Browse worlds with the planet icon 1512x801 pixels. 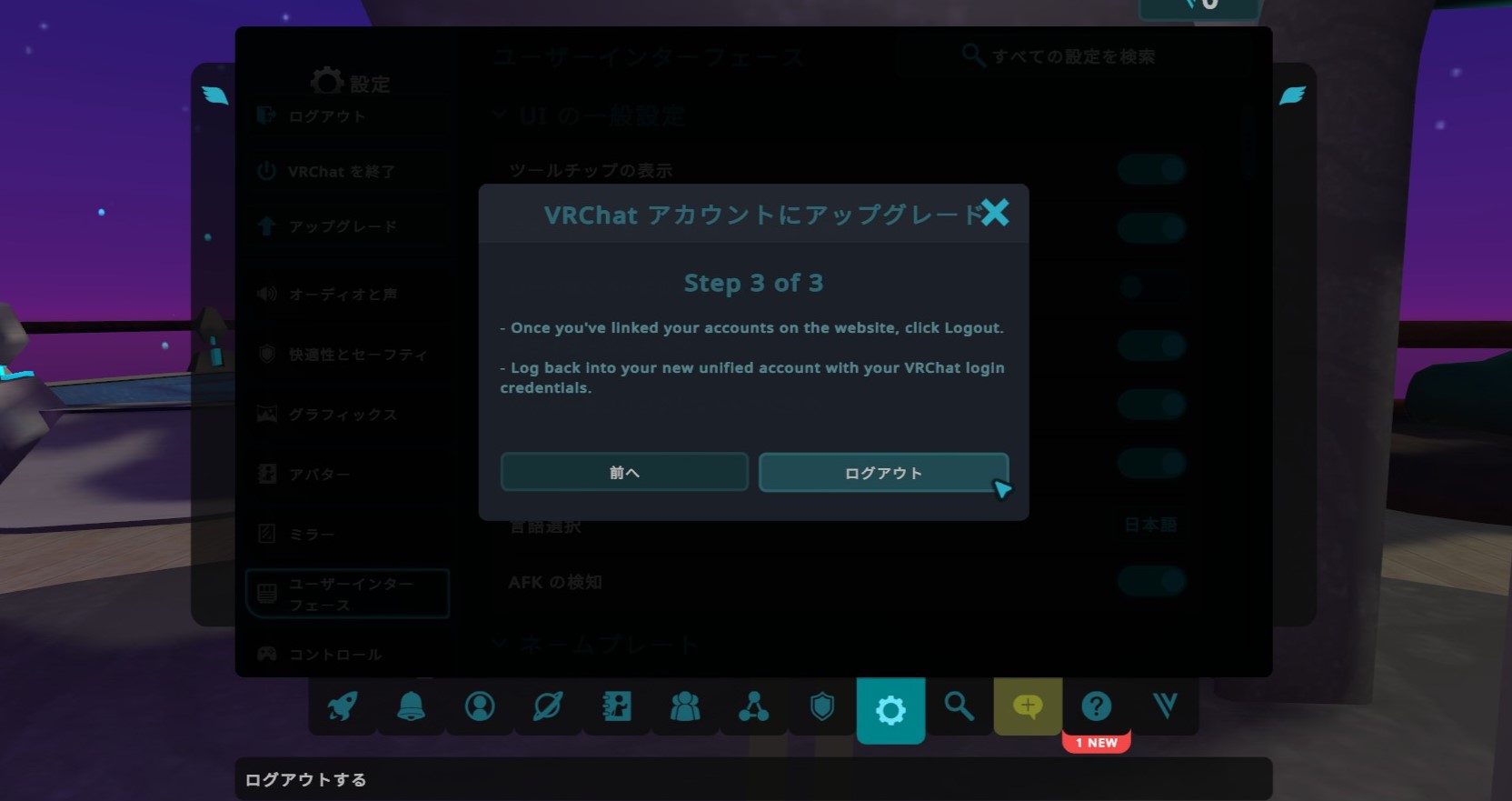tap(548, 707)
